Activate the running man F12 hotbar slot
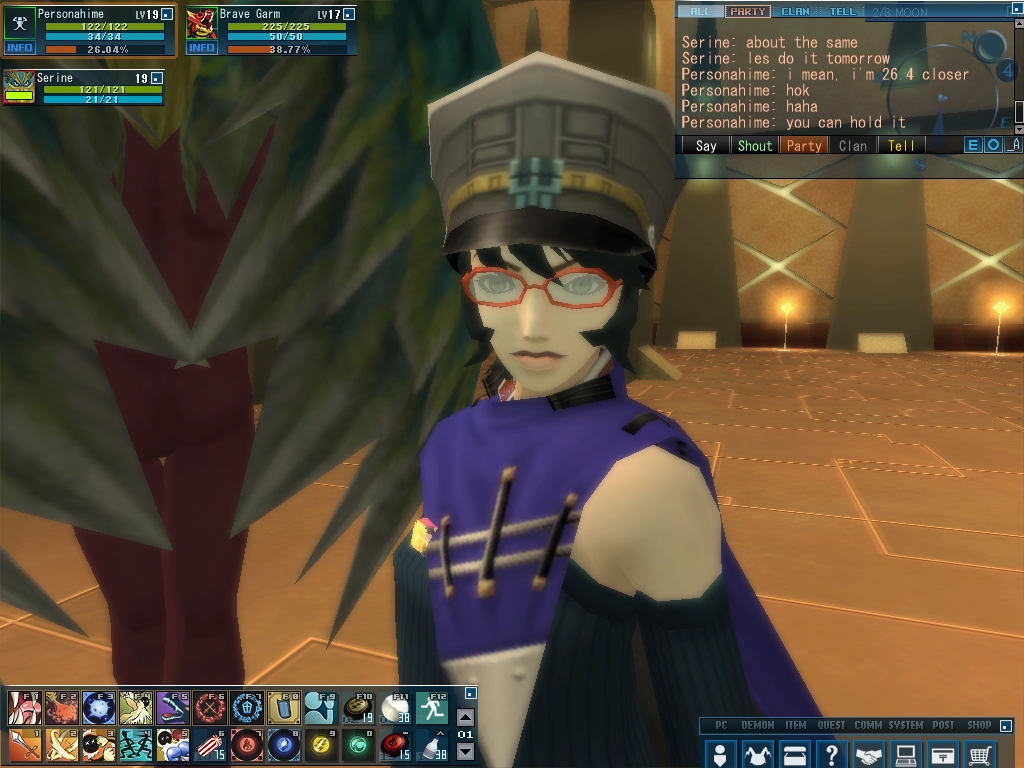Image resolution: width=1024 pixels, height=768 pixels. (433, 708)
